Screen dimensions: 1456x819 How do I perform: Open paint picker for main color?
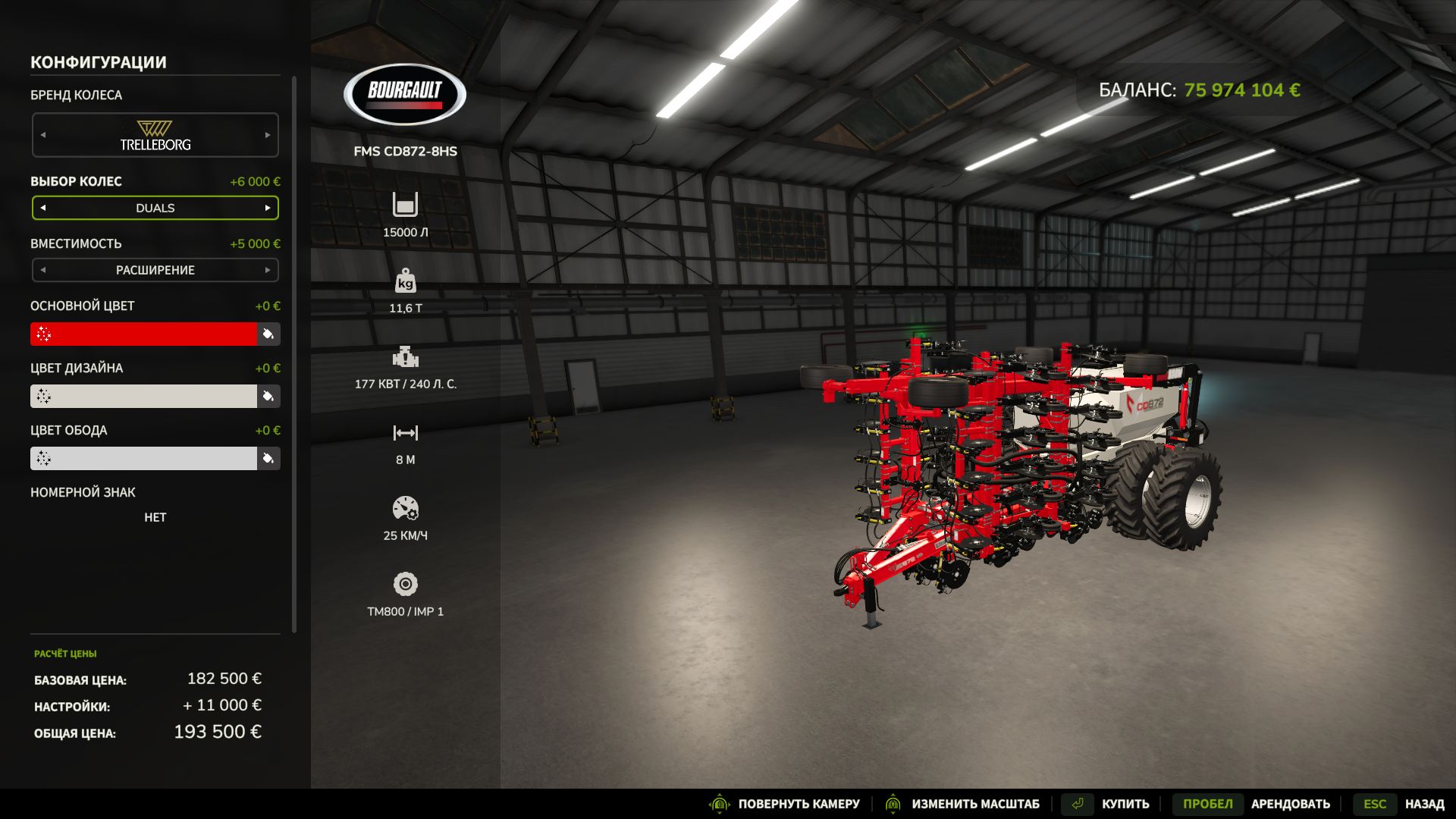point(268,334)
